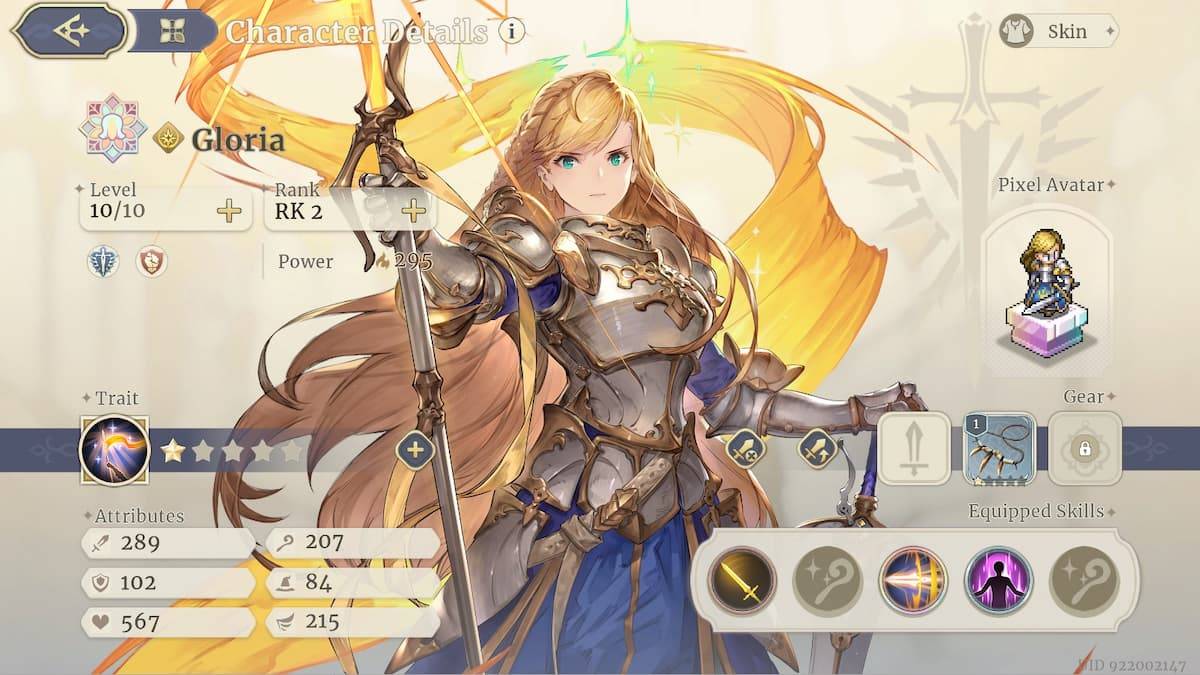The width and height of the screenshot is (1200, 675).
Task: Select the glowing spear thrust skill
Action: pos(913,581)
